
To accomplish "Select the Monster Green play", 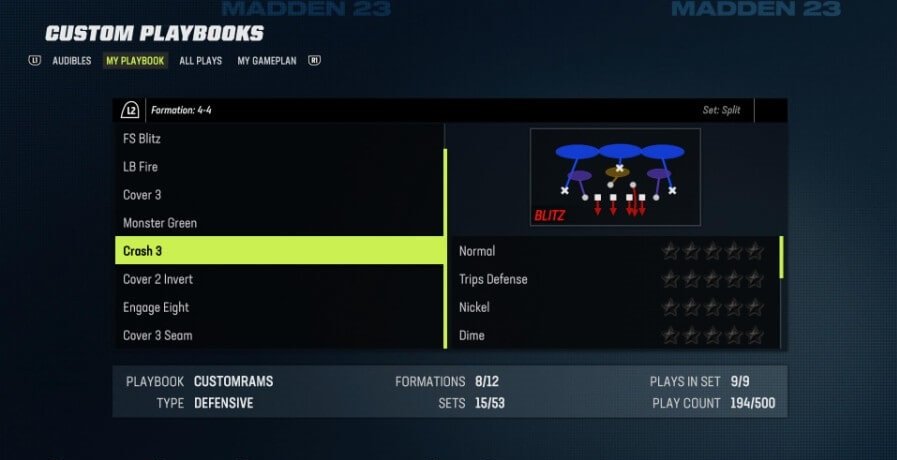I will tap(279, 223).
